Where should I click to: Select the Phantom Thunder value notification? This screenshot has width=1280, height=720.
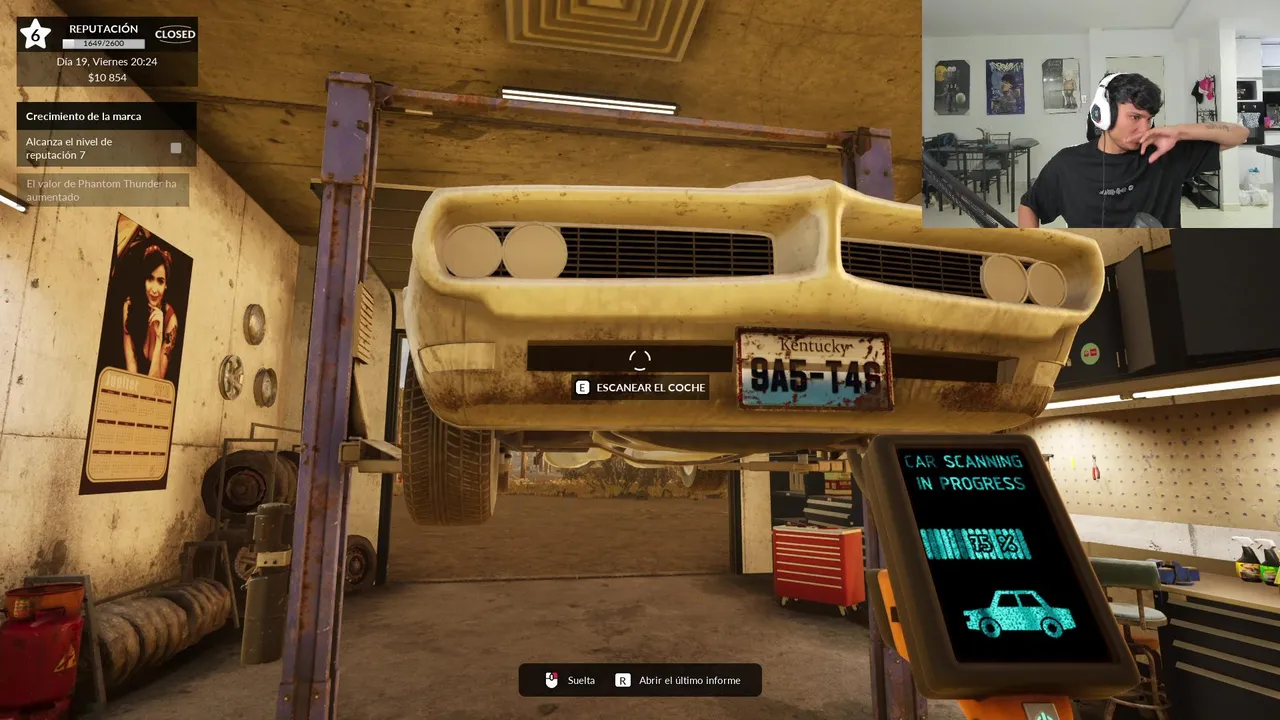click(102, 190)
